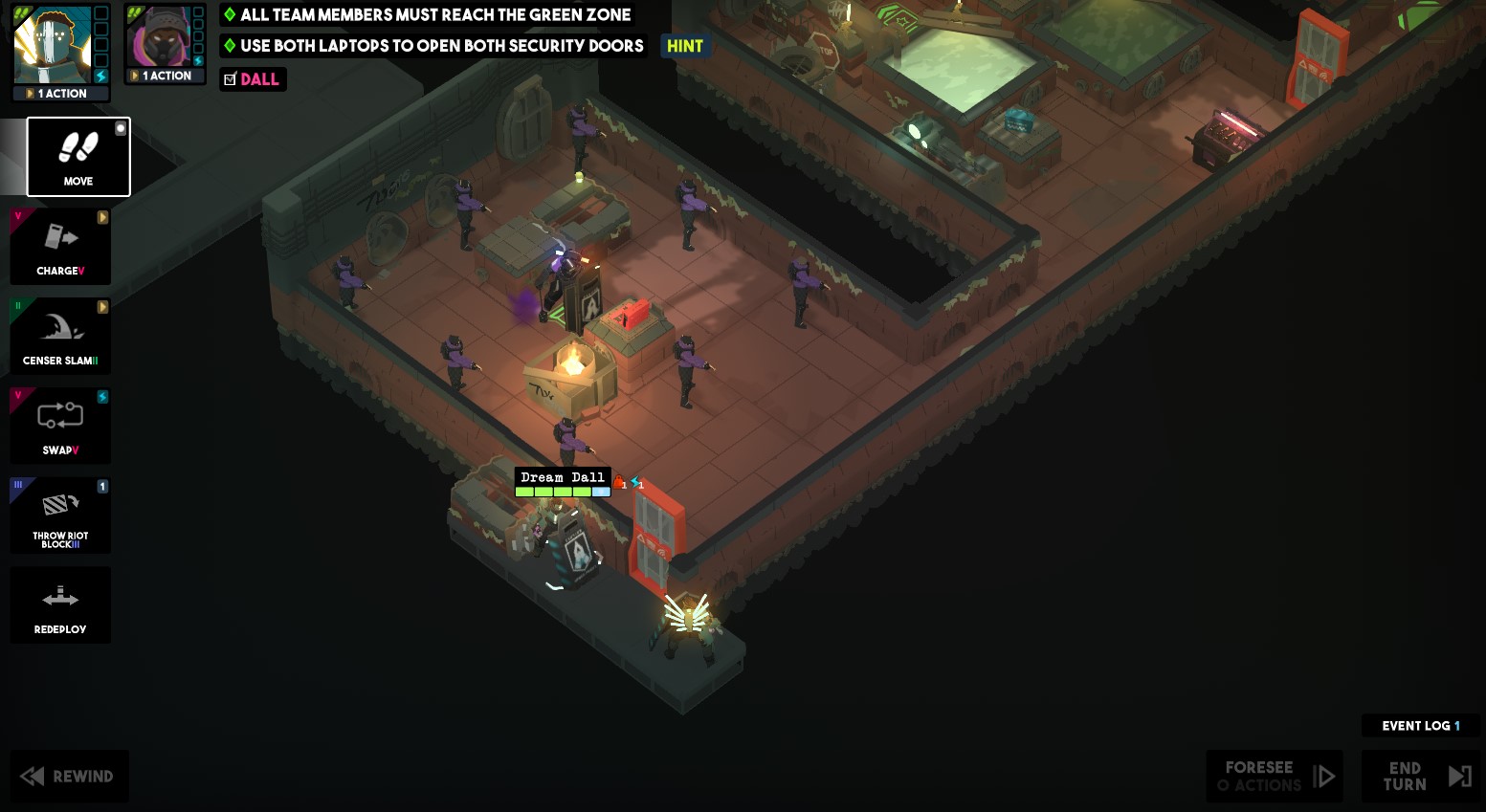Viewport: 1486px width, 812px height.
Task: Select the Move ability
Action: [x=78, y=157]
